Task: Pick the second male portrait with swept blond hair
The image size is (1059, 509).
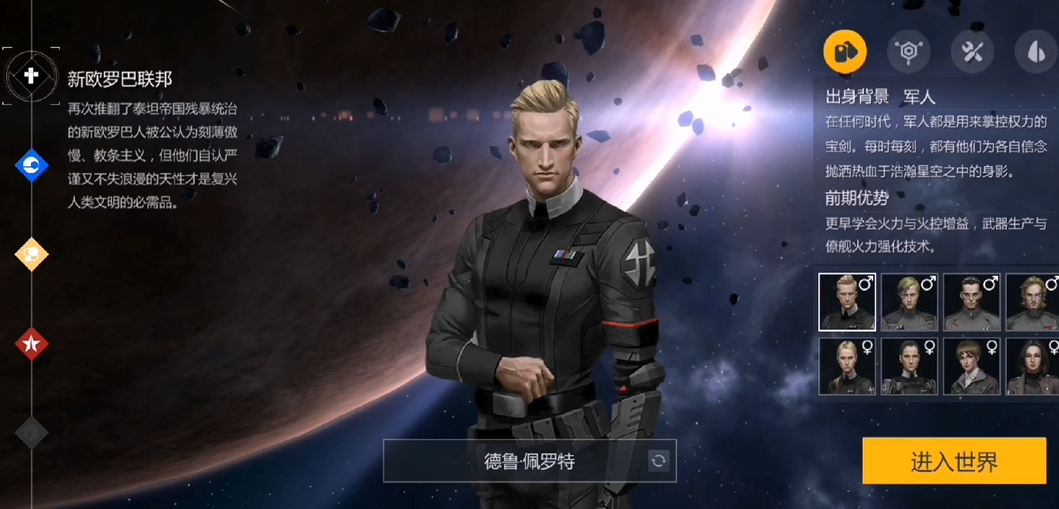Action: point(909,302)
